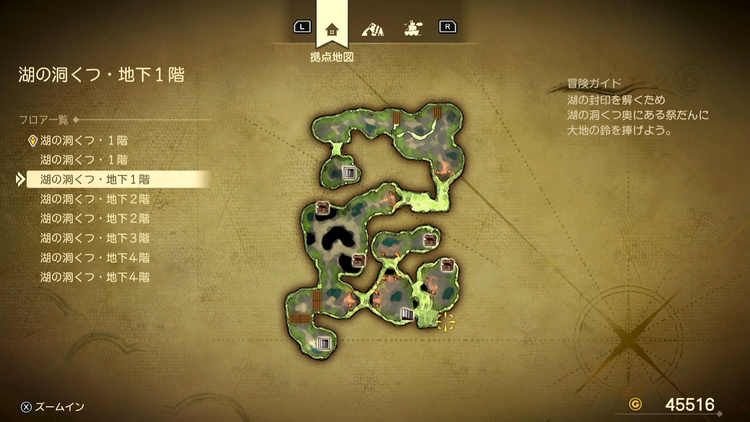Select the highlighted 湖の洞くつ・地下1階 floor entry

[x=95, y=179]
